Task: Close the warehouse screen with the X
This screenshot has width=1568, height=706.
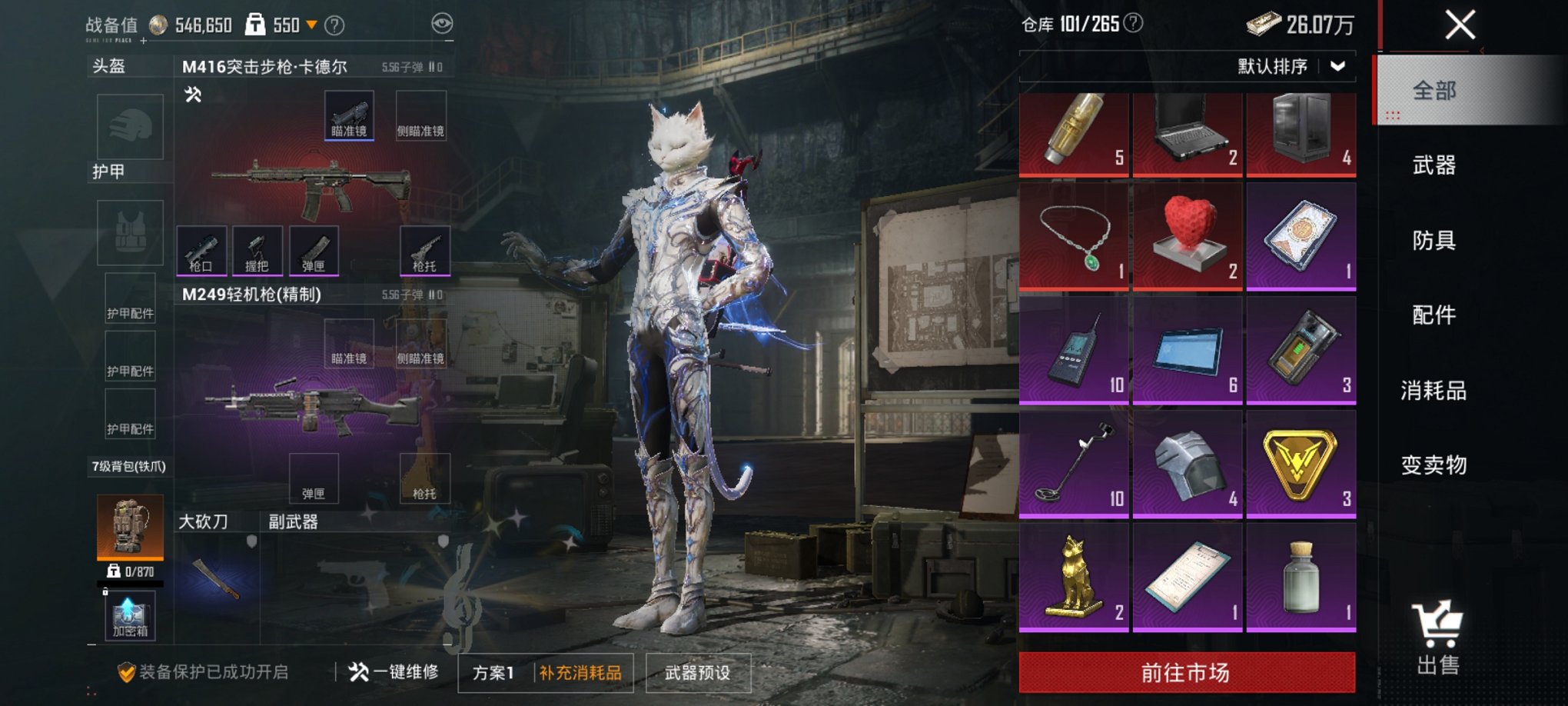Action: [1460, 25]
